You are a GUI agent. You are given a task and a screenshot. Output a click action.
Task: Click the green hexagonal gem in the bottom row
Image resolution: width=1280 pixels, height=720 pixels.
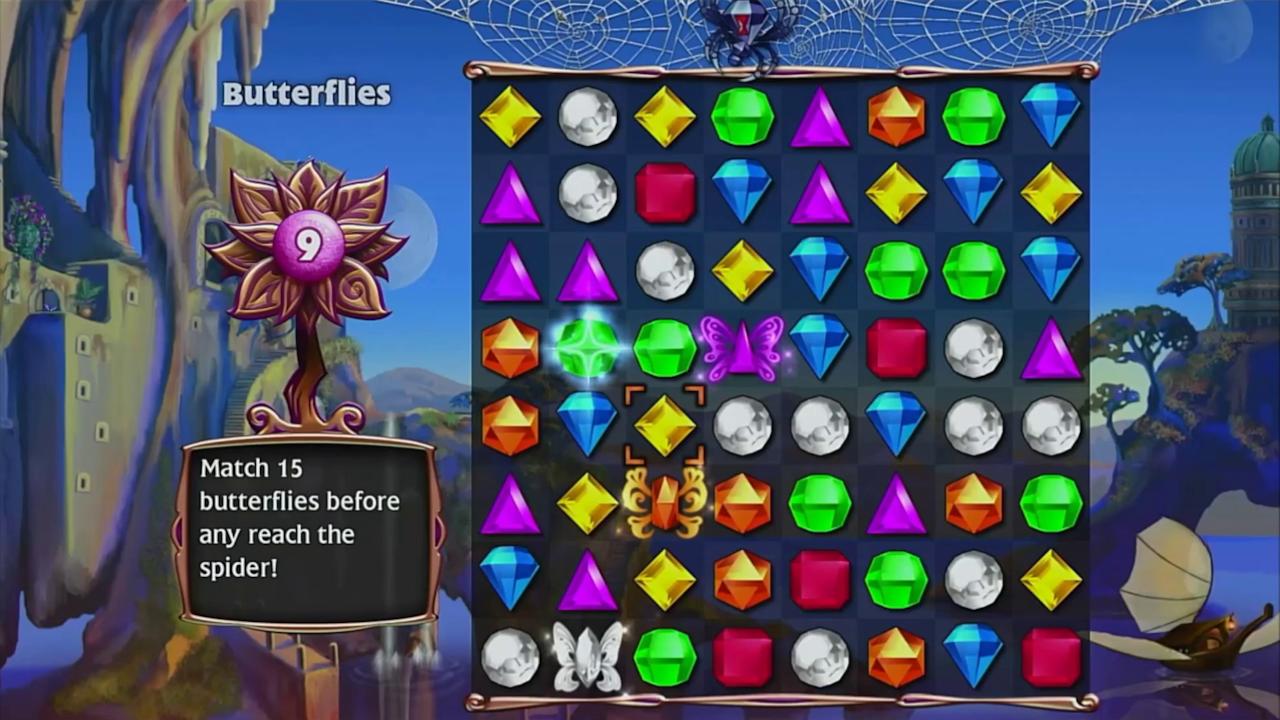[665, 655]
